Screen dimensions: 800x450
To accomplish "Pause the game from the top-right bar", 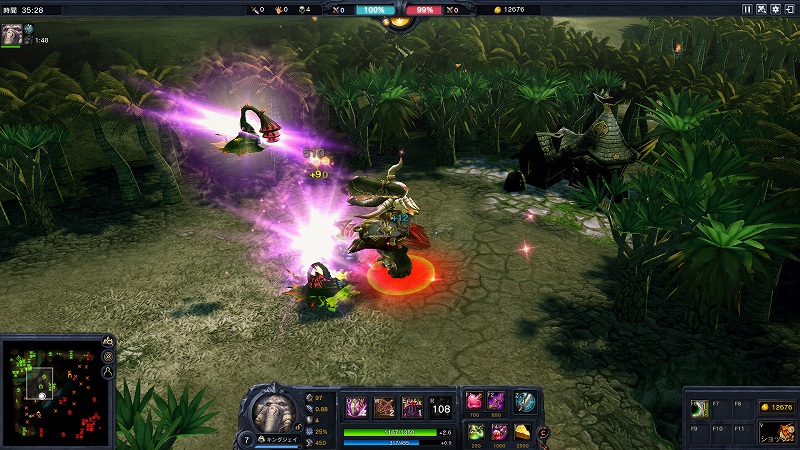I will pyautogui.click(x=746, y=9).
